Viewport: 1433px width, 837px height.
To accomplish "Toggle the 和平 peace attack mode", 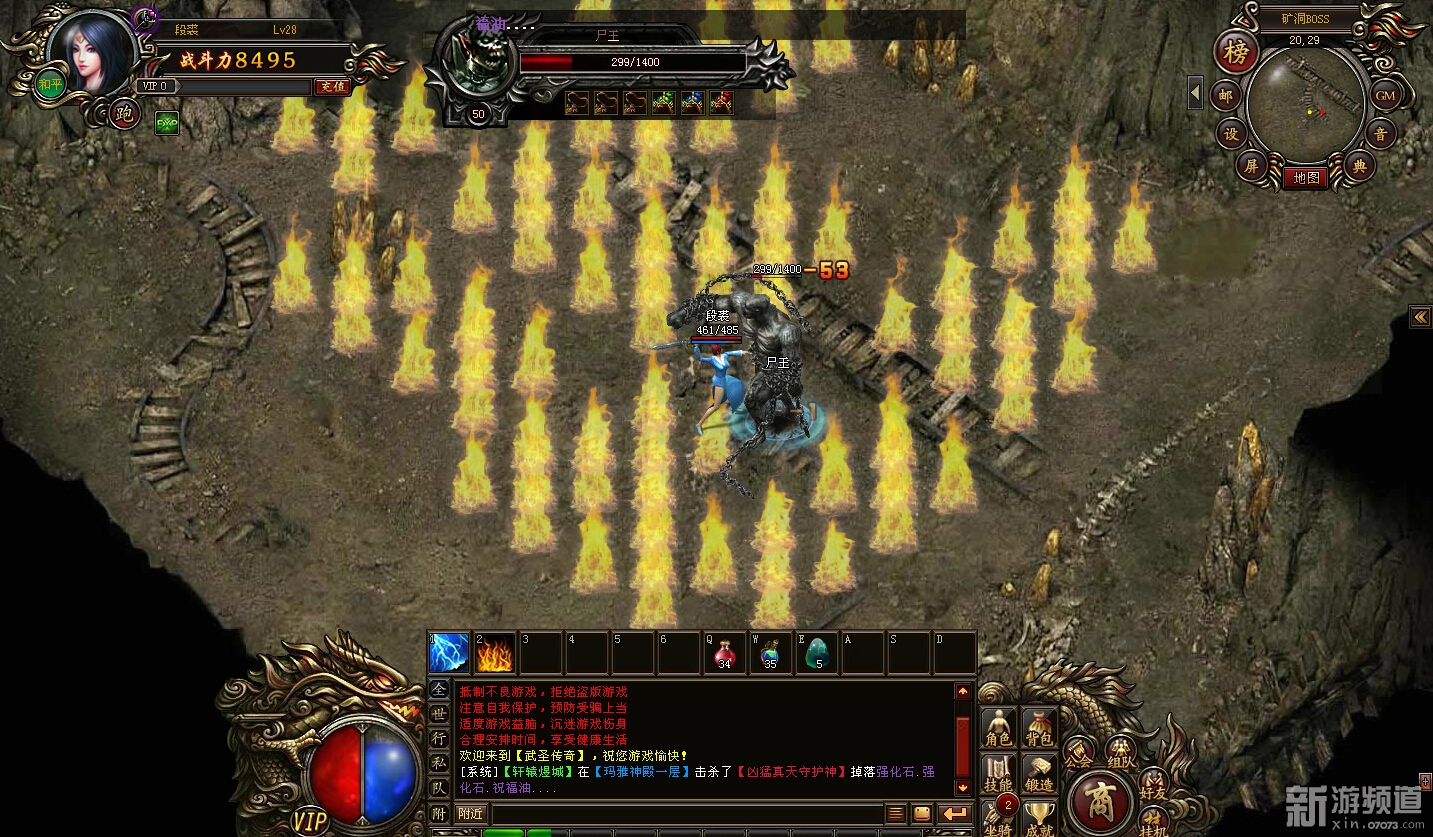I will click(x=50, y=86).
